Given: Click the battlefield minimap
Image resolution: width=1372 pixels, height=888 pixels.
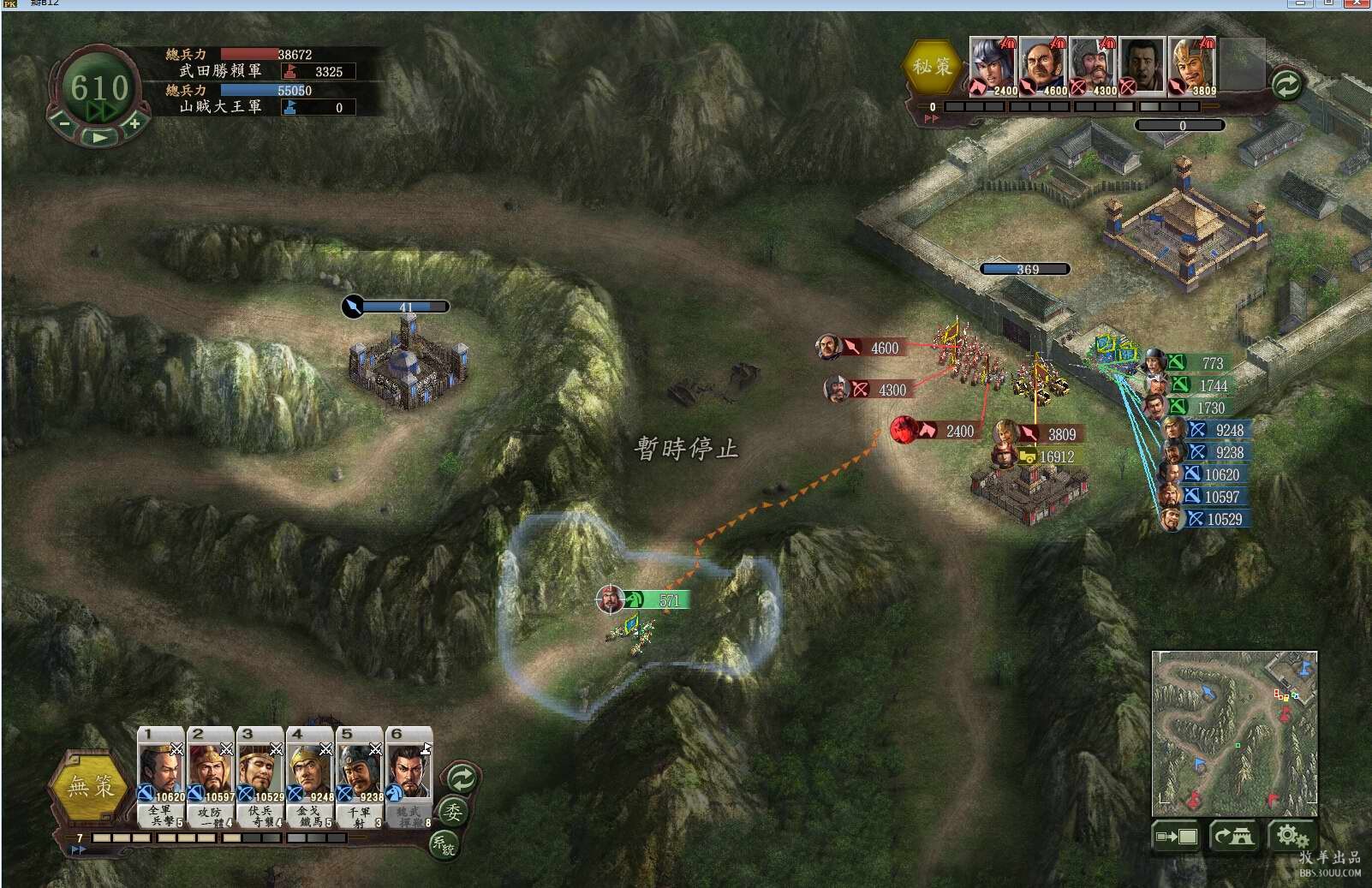Looking at the screenshot, I should tap(1234, 732).
